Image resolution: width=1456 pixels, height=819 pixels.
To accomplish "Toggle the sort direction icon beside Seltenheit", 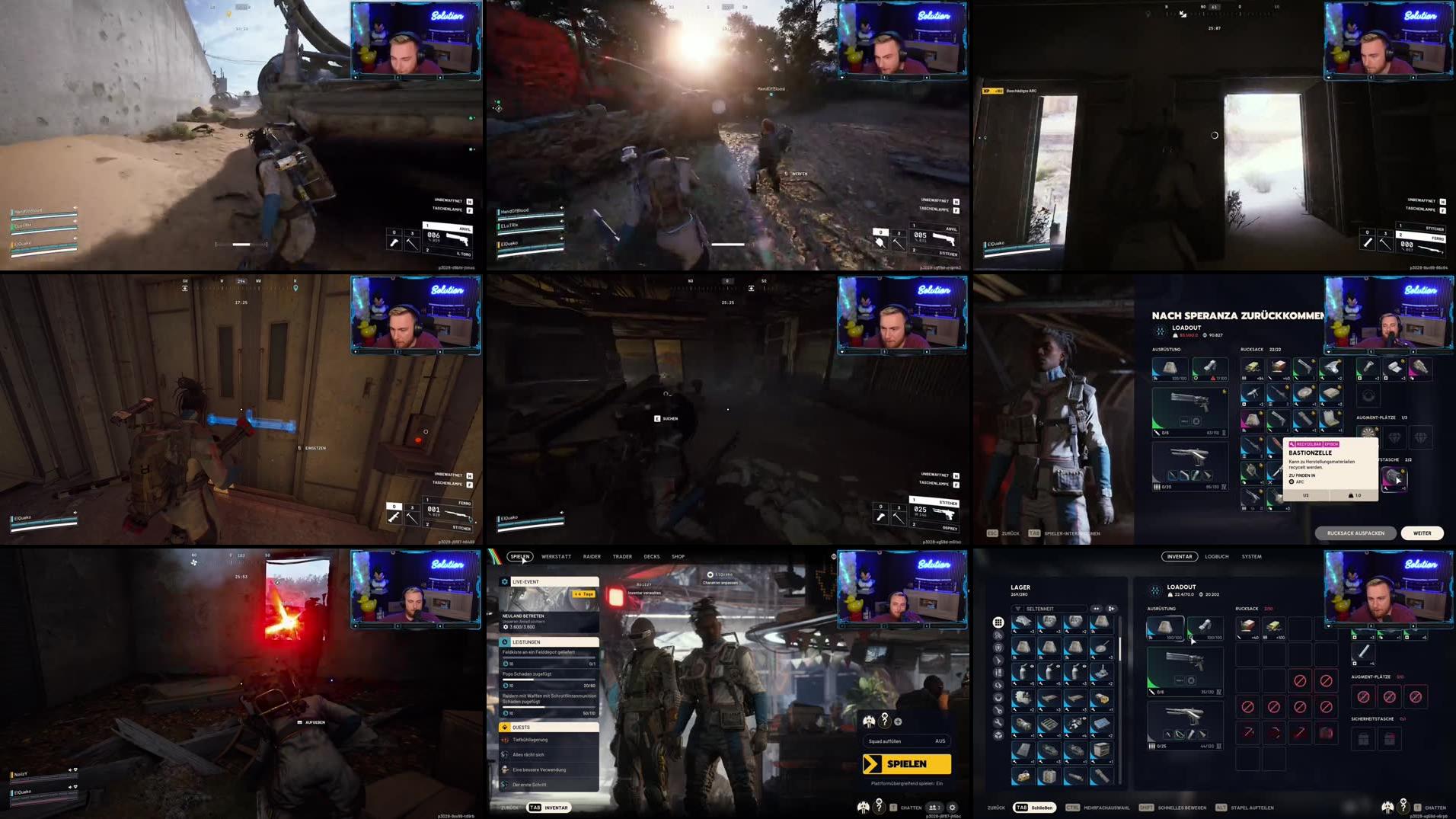I will [1110, 608].
